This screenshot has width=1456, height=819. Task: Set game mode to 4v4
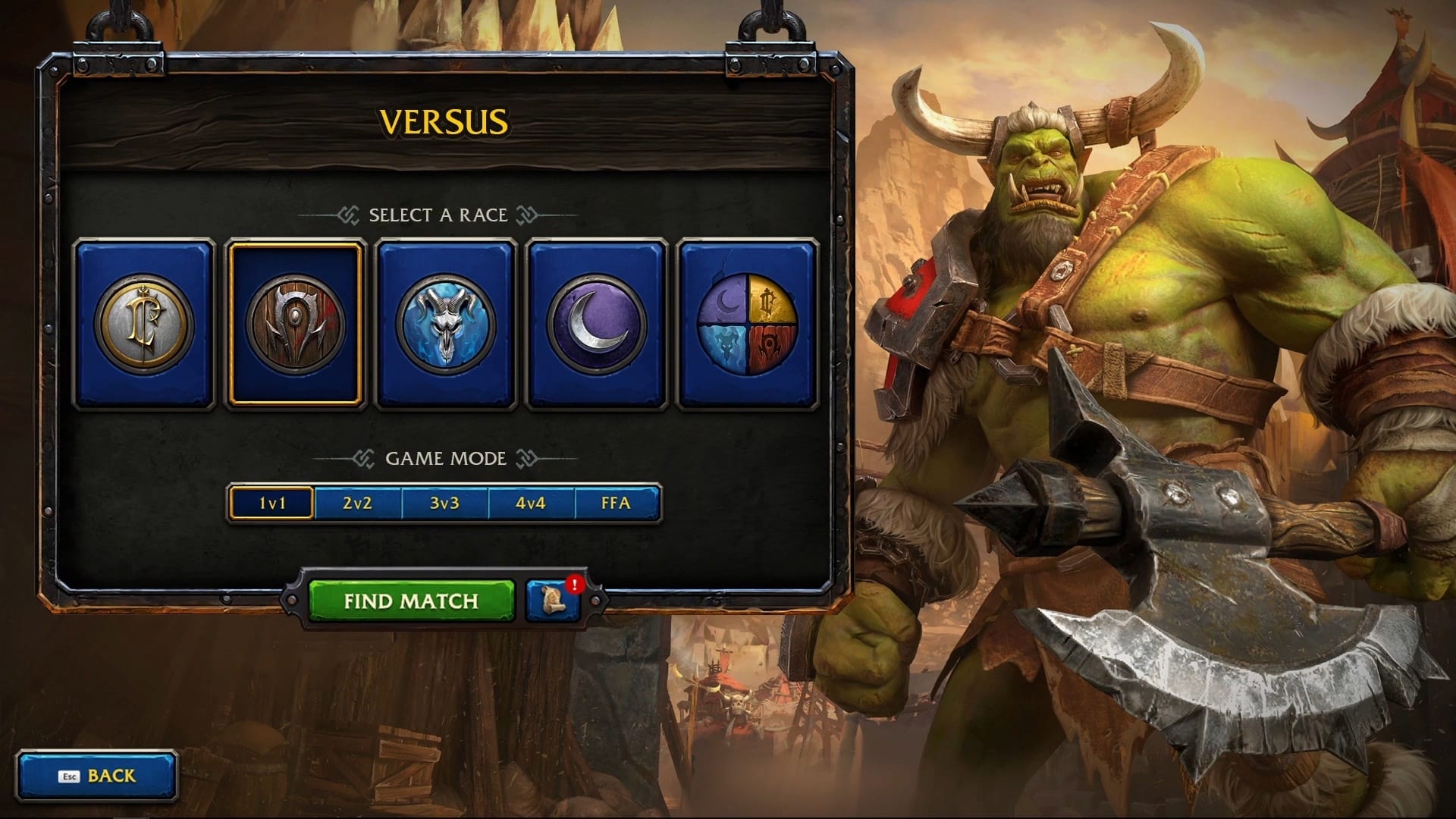(x=531, y=503)
